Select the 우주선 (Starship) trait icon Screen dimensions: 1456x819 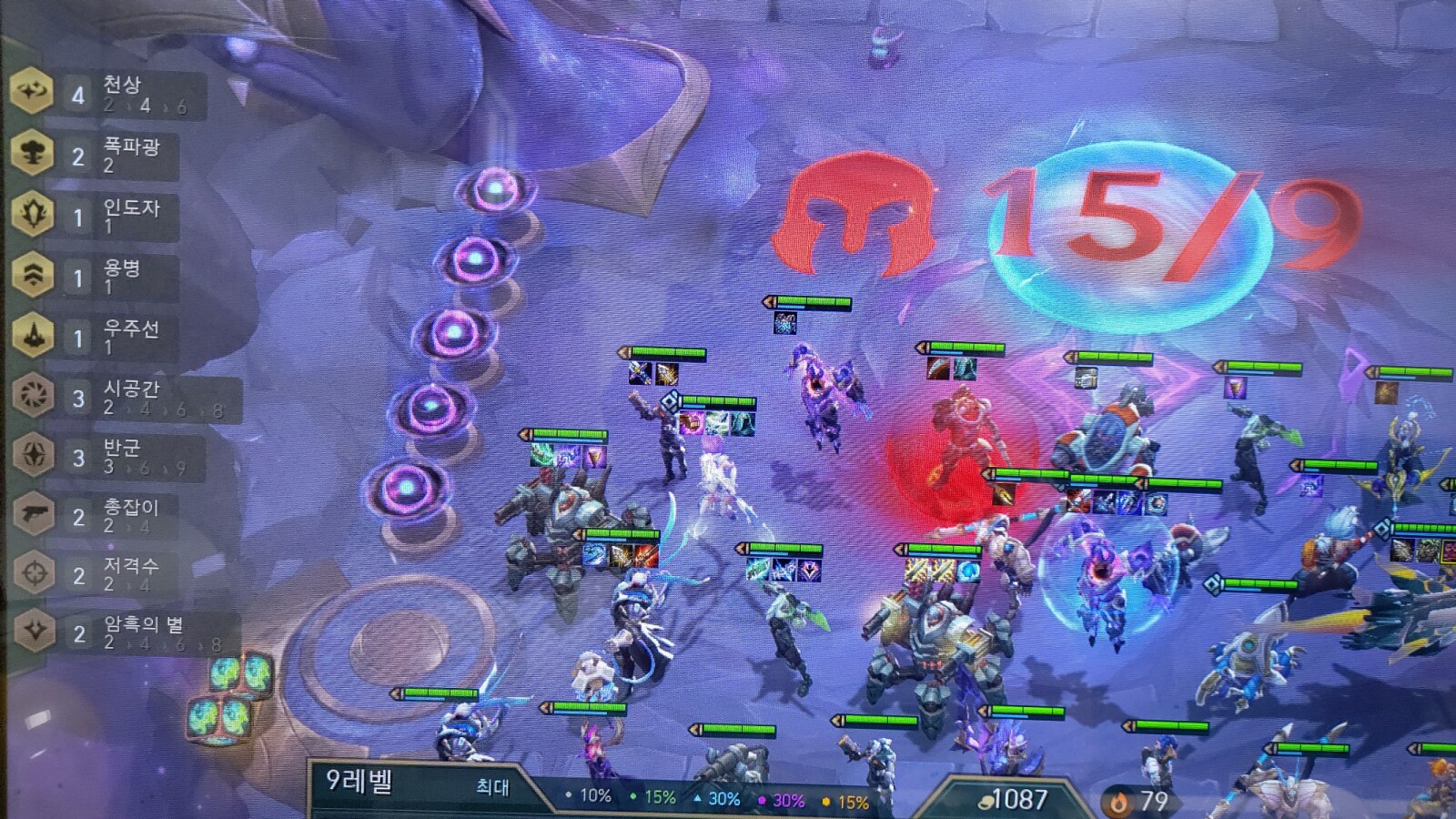[35, 330]
